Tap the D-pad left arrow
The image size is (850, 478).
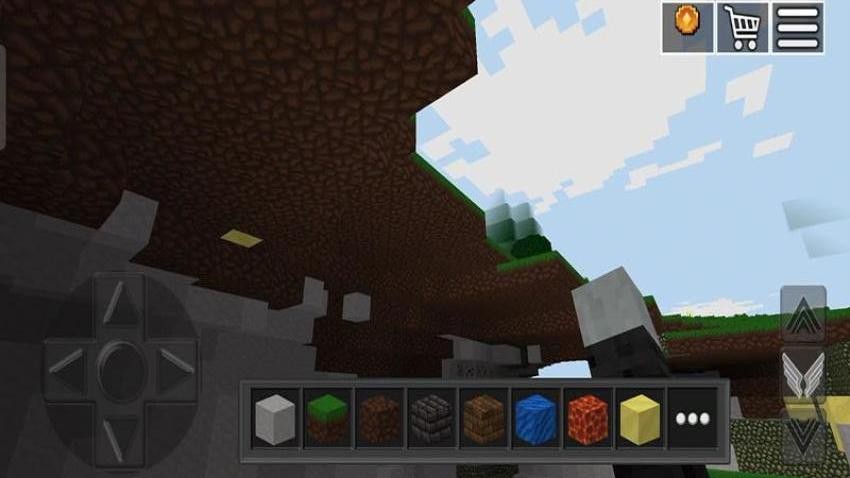pyautogui.click(x=64, y=357)
